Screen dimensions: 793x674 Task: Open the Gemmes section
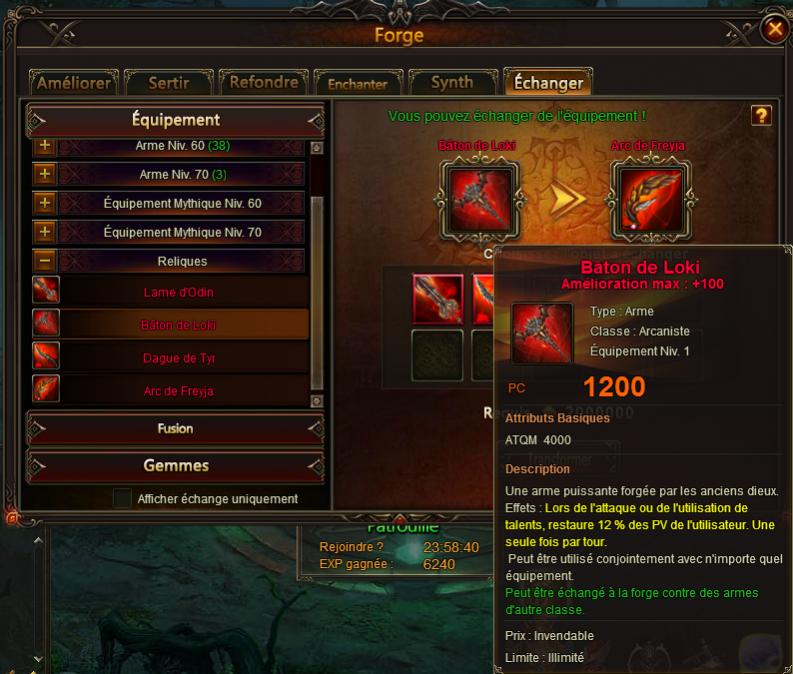click(x=175, y=466)
